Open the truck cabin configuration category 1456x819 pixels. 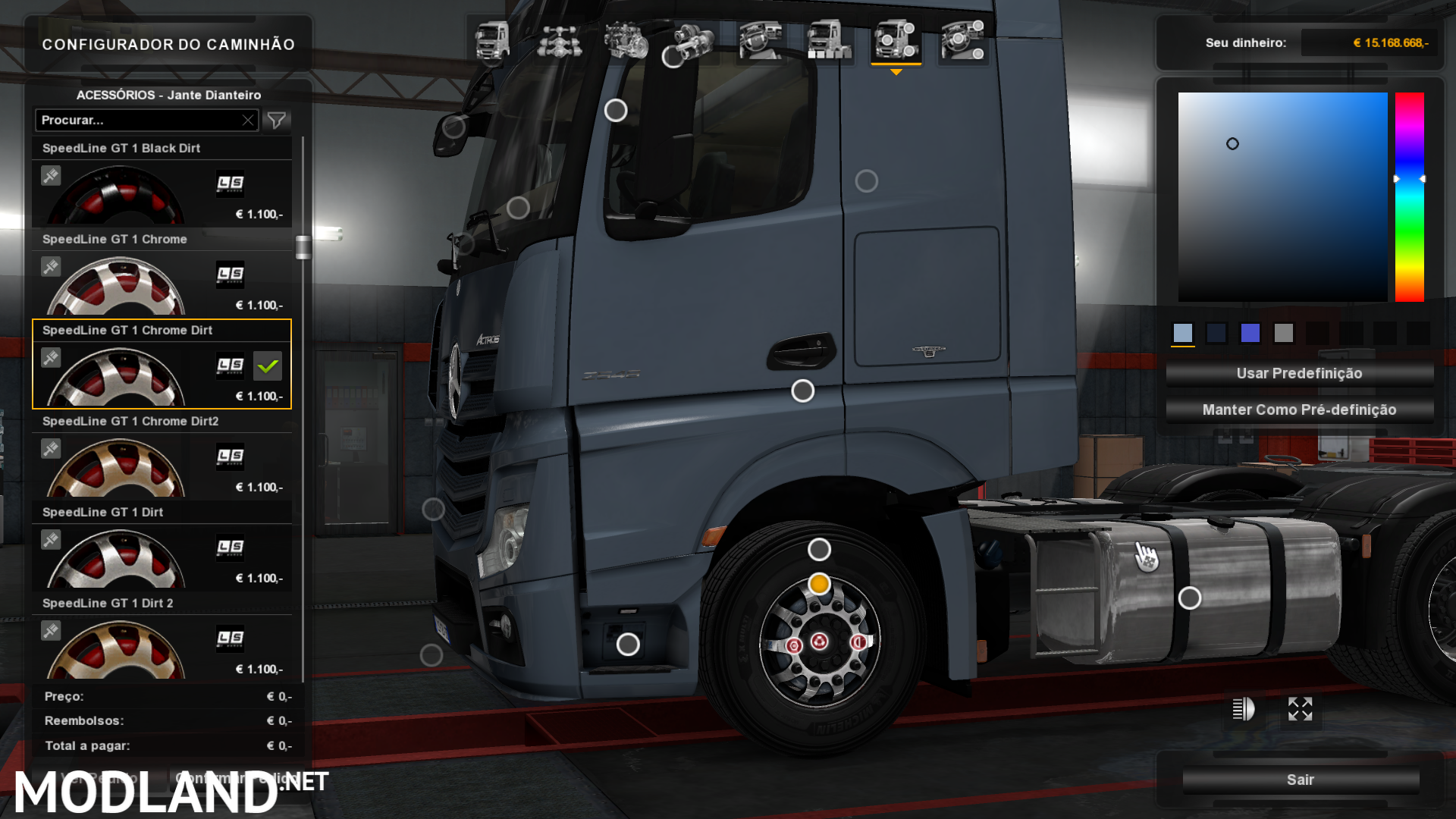491,42
